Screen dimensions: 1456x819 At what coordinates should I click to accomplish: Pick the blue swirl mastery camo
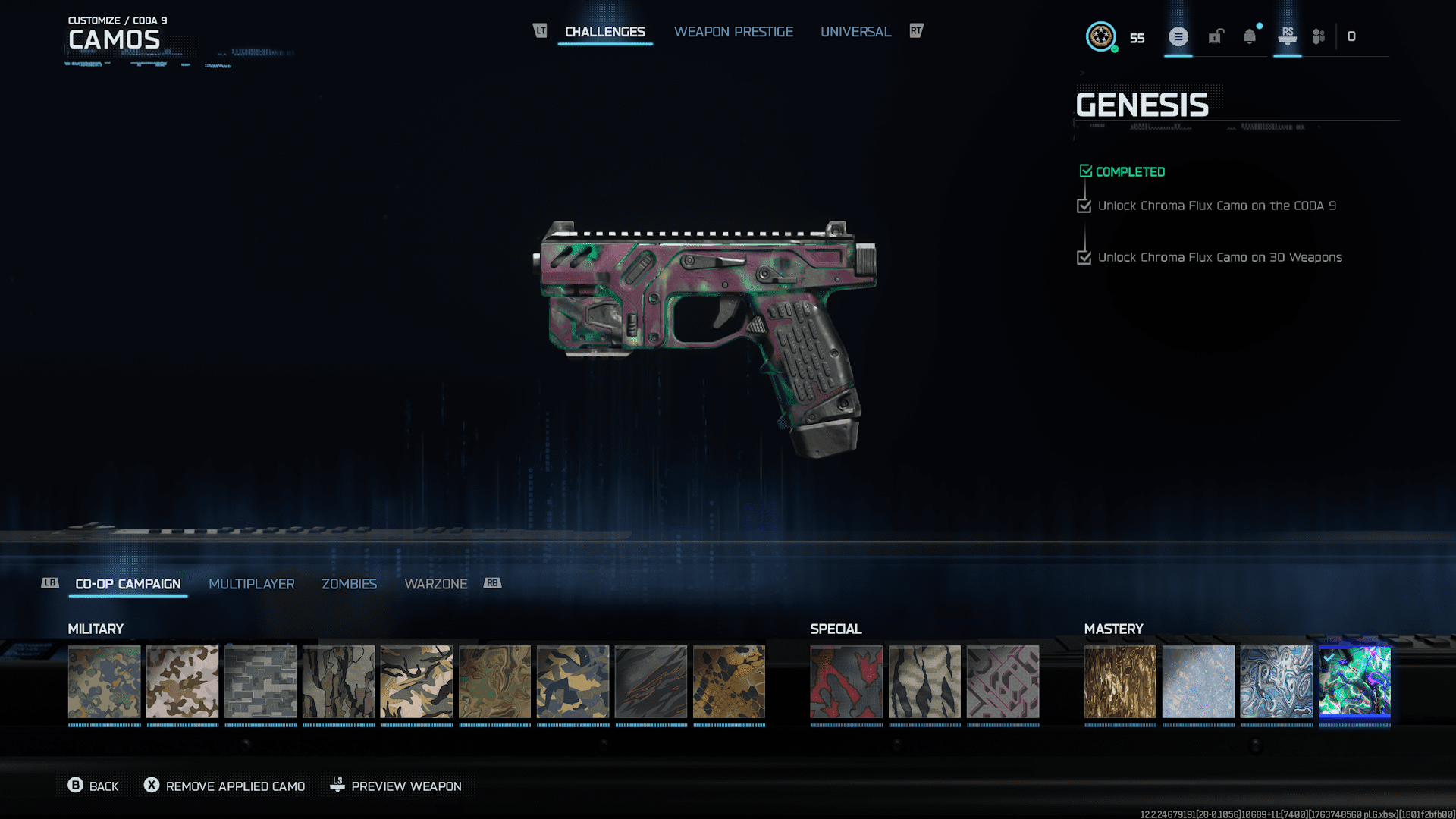[1276, 681]
